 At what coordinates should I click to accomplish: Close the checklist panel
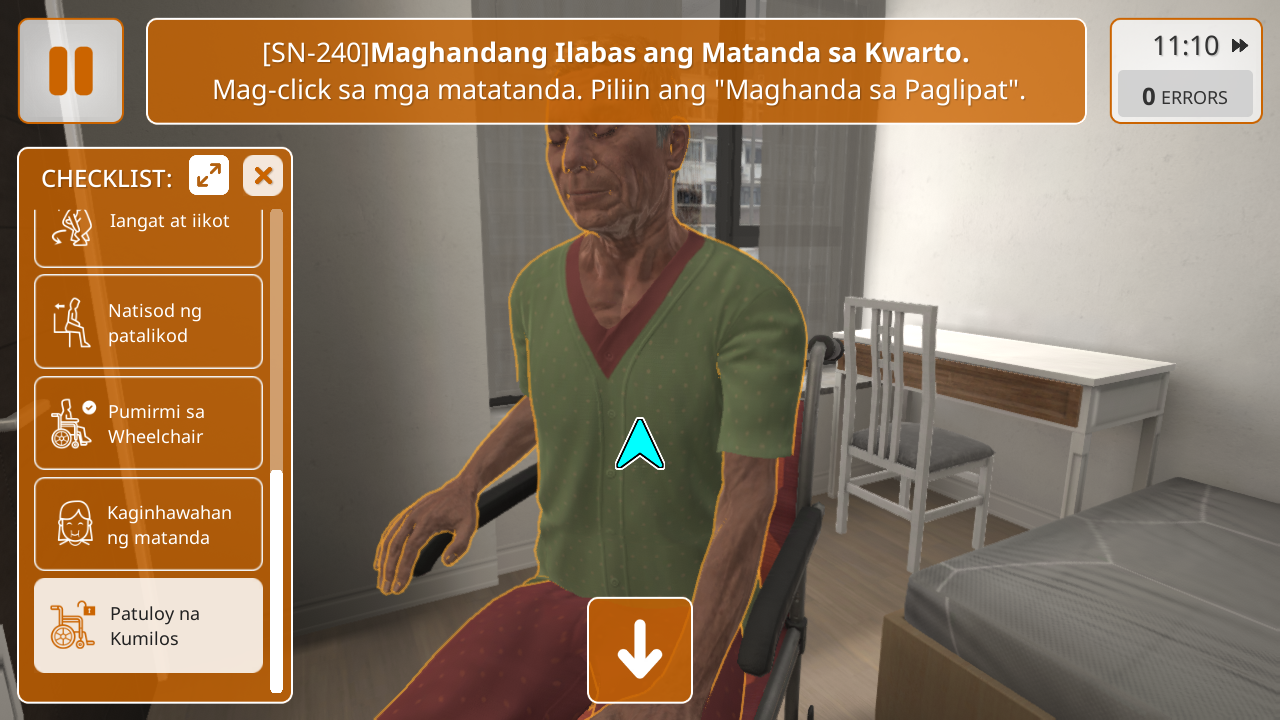263,176
